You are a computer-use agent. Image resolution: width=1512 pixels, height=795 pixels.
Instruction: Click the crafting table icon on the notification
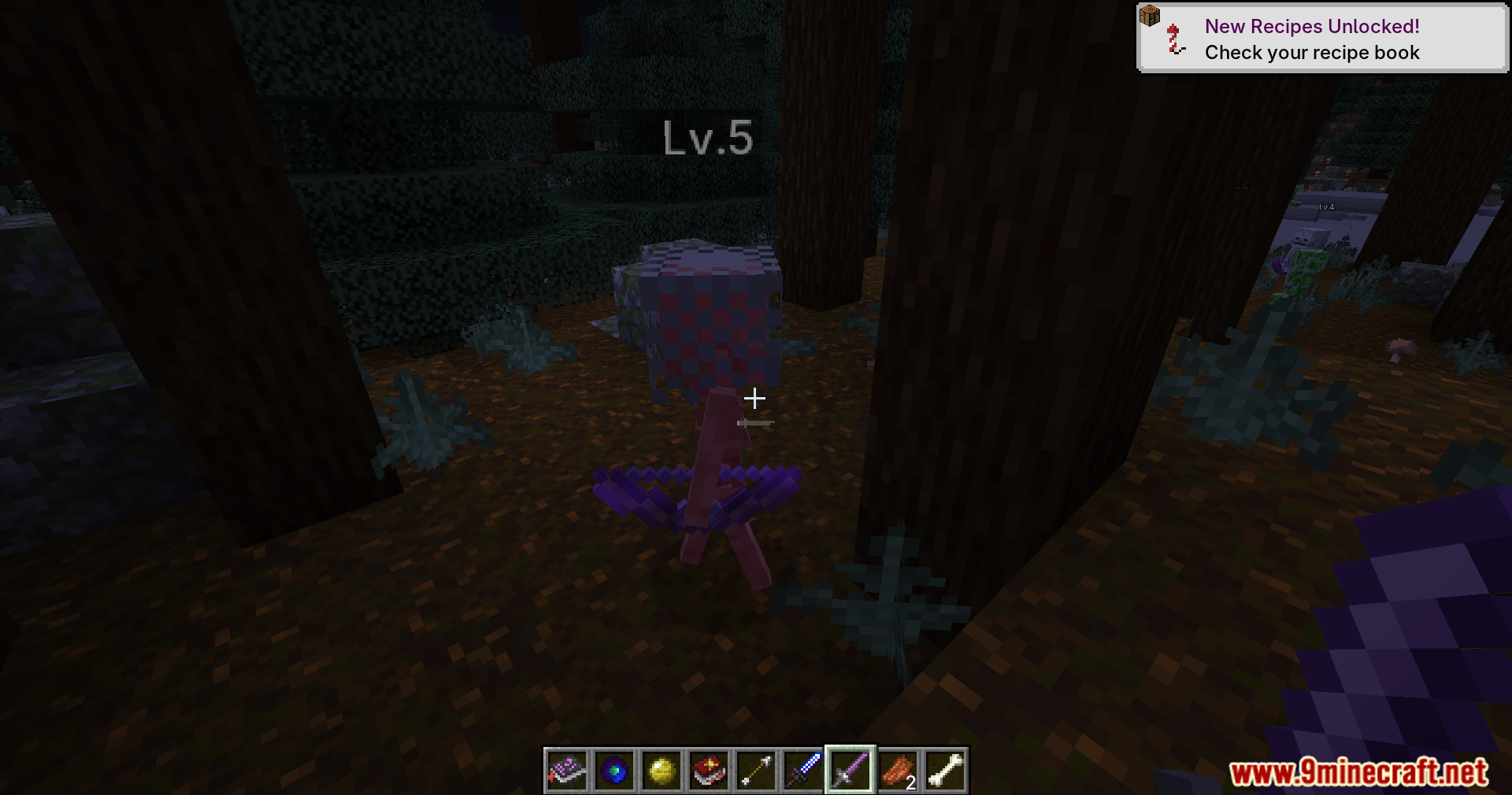1150,16
